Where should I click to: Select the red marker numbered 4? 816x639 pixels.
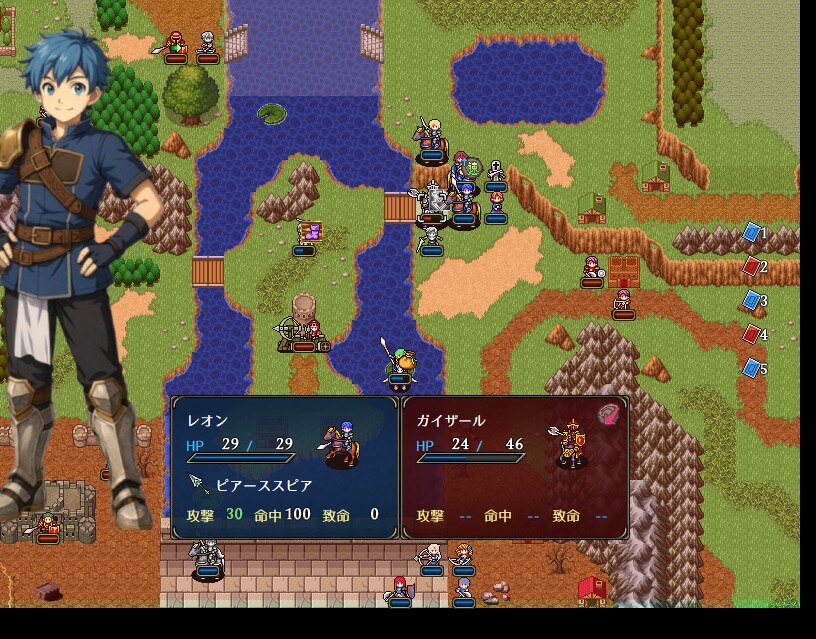752,334
